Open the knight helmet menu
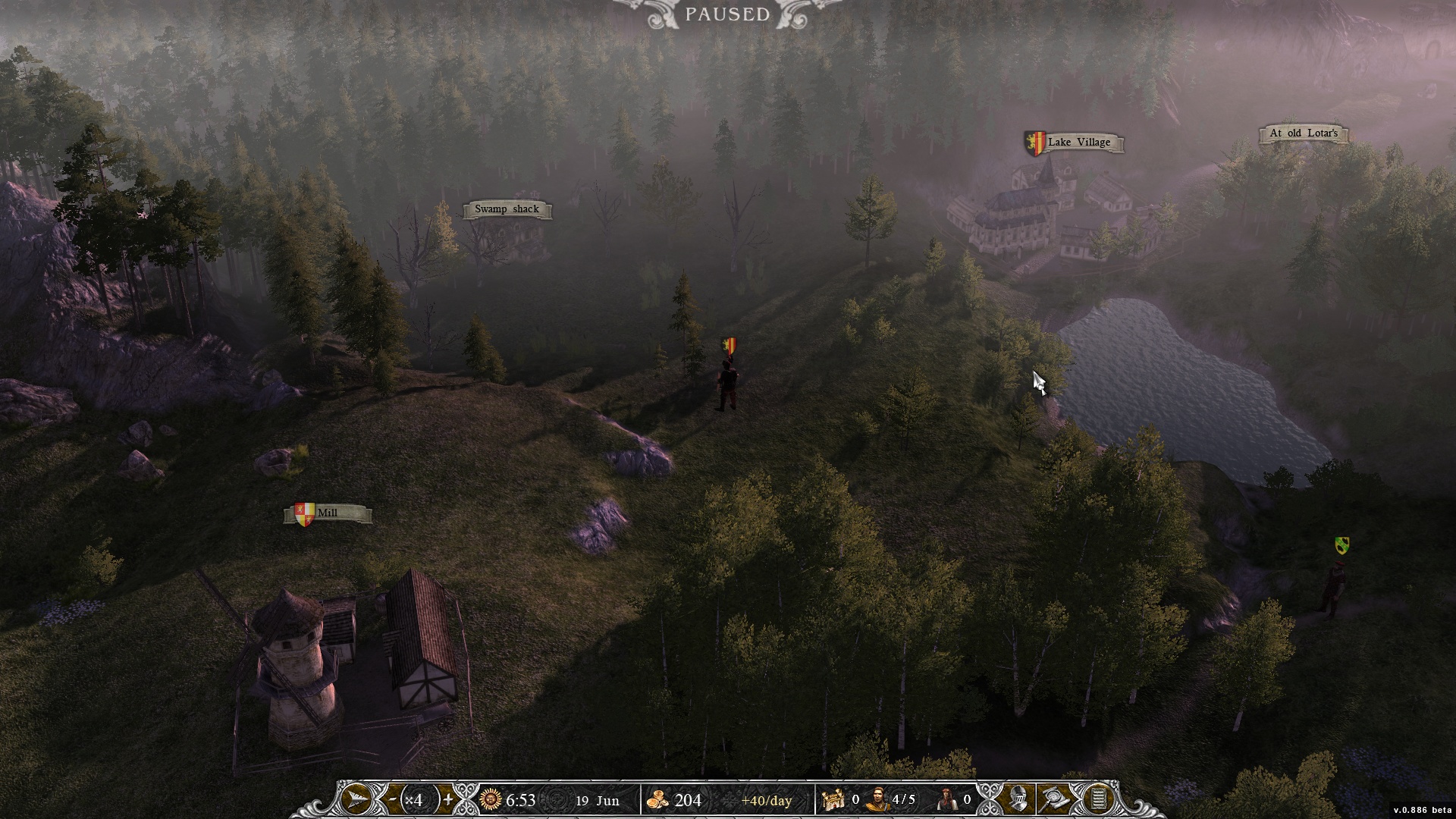The width and height of the screenshot is (1456, 819). 1018,799
